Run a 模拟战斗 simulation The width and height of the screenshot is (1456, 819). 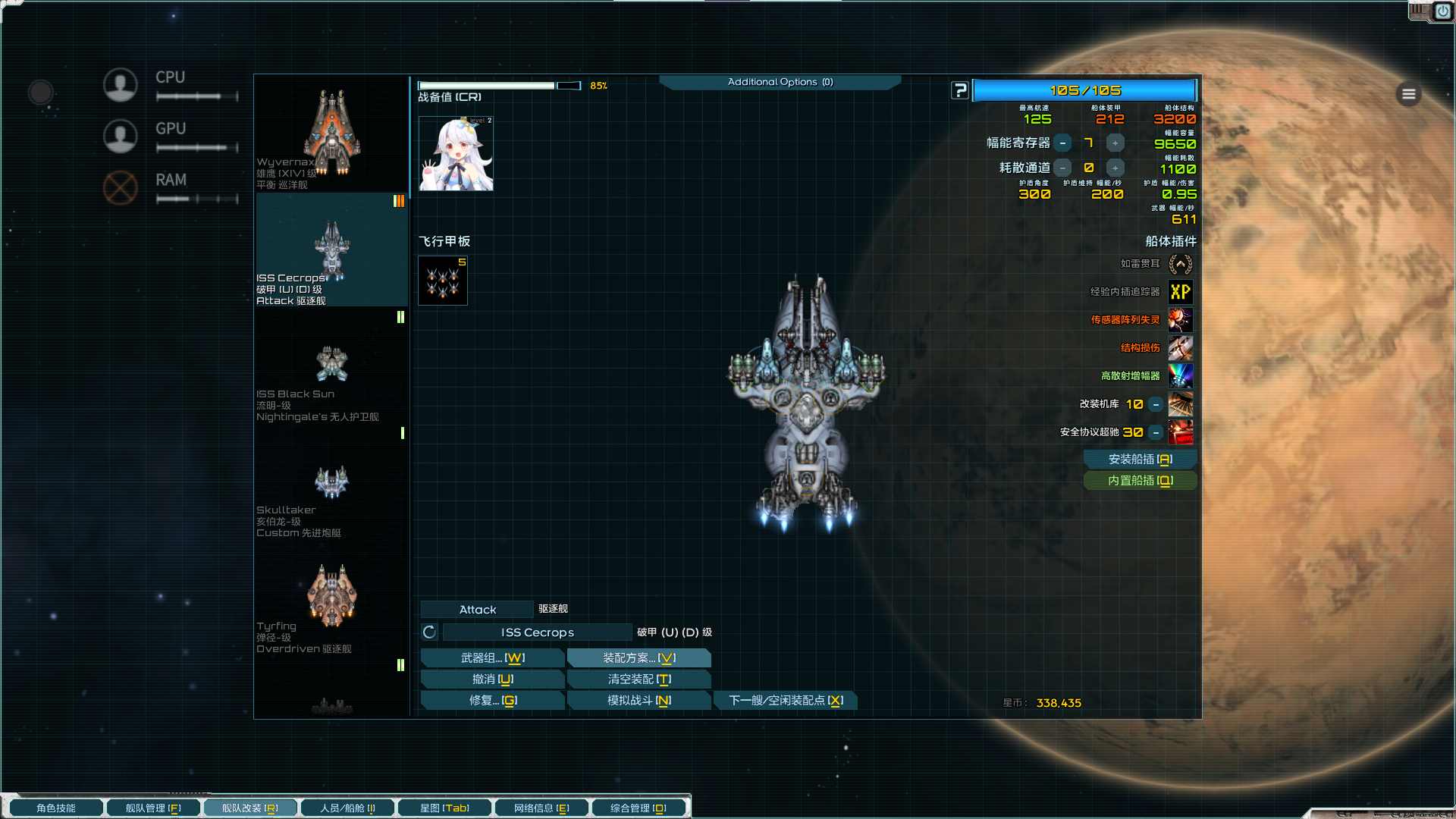click(x=639, y=701)
